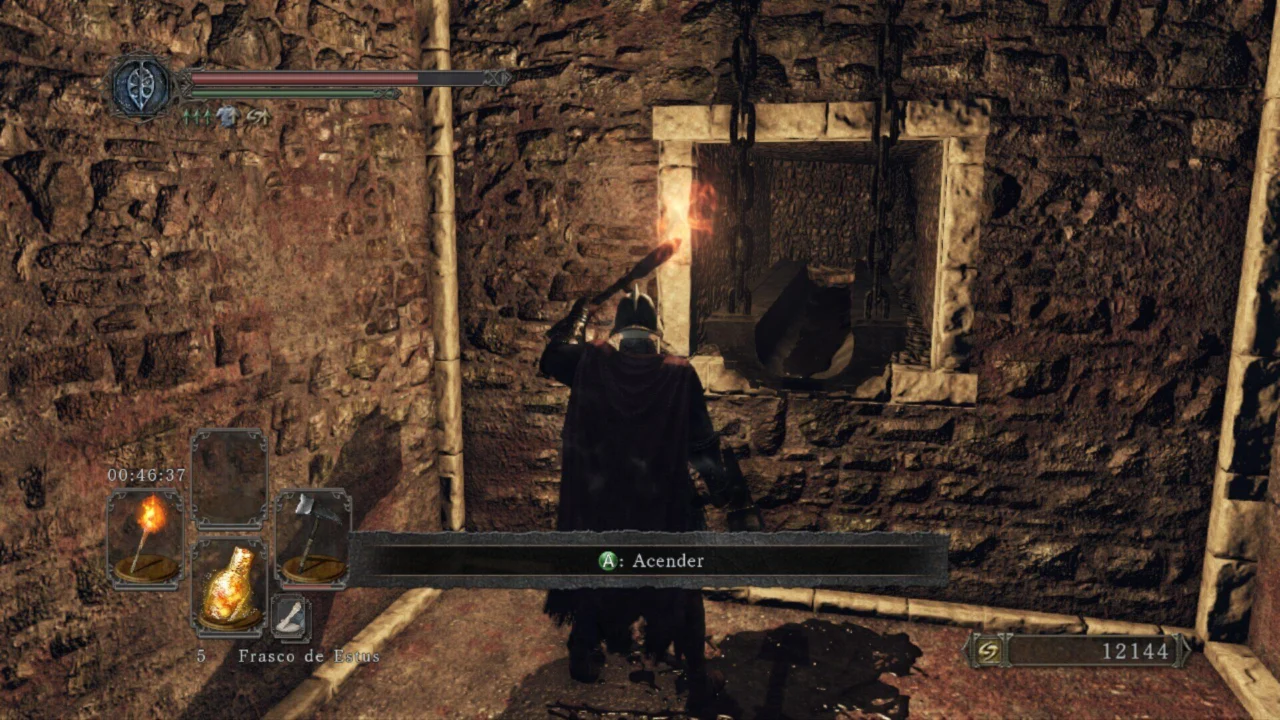This screenshot has height=720, width=1280.
Task: Select the Frasco de Estus item slot
Action: point(229,587)
